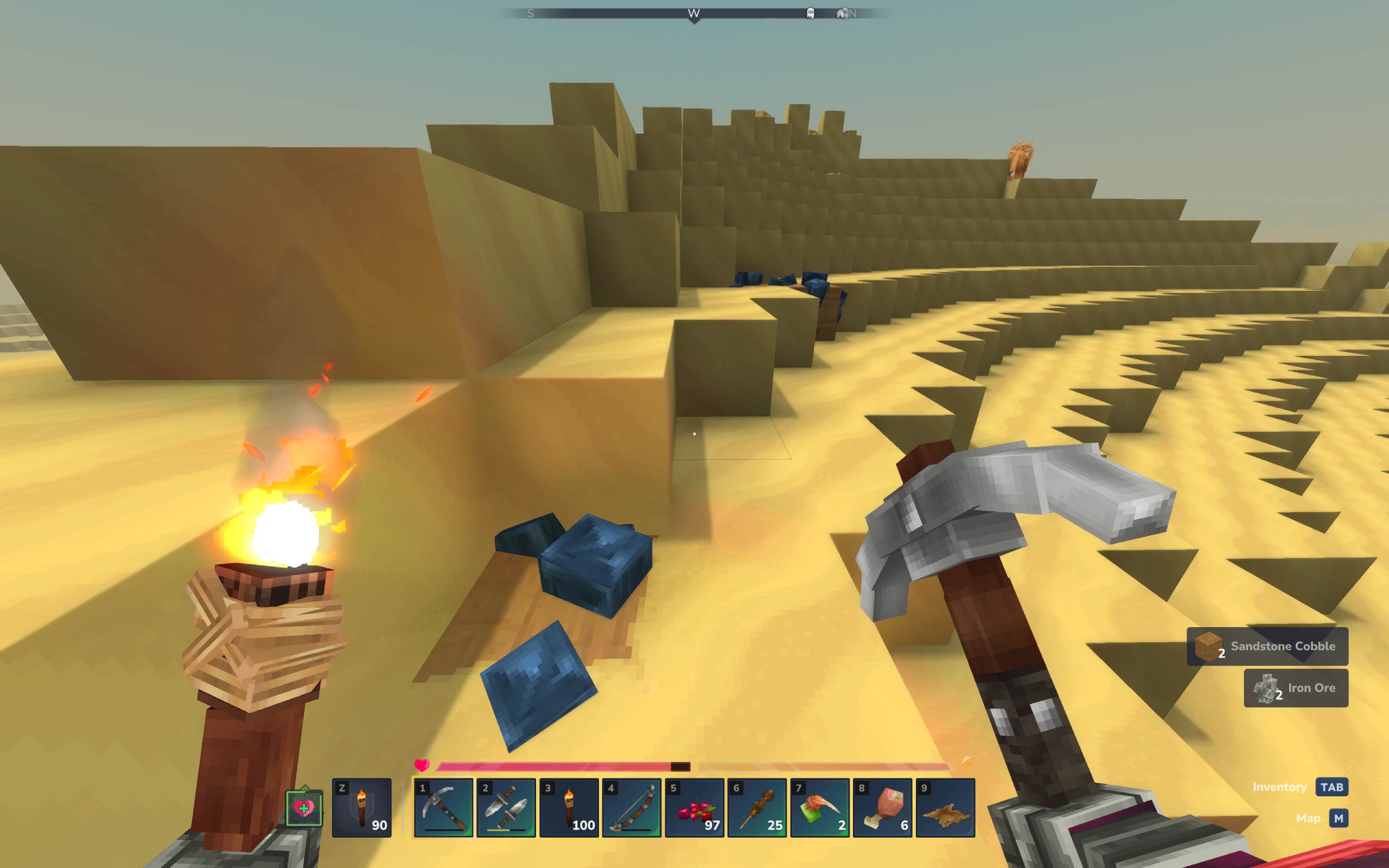Select the torch in hotbar slot 3
This screenshot has width=1389, height=868.
(568, 808)
